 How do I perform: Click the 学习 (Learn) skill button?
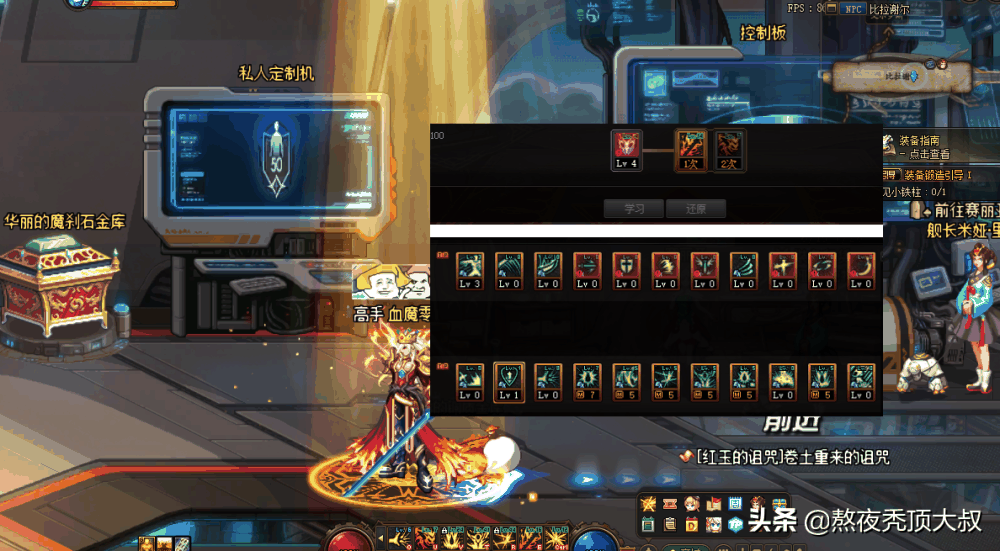coord(633,209)
